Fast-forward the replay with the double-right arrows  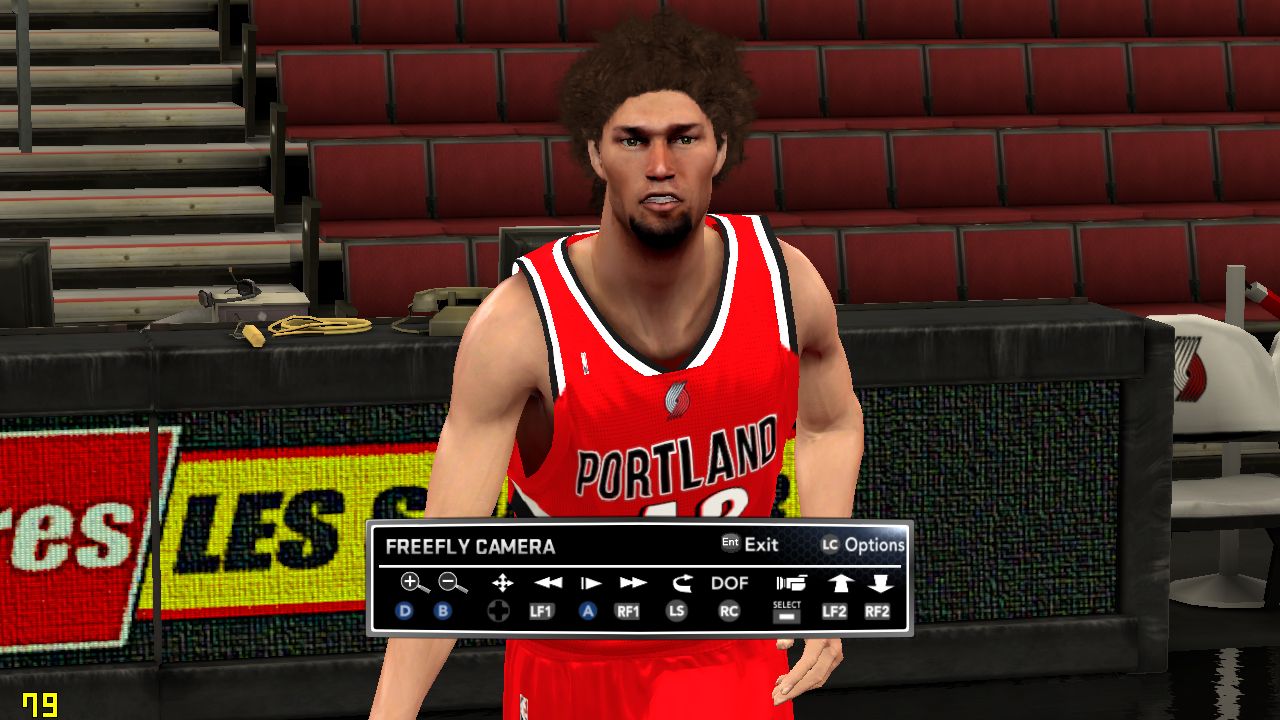click(x=633, y=583)
